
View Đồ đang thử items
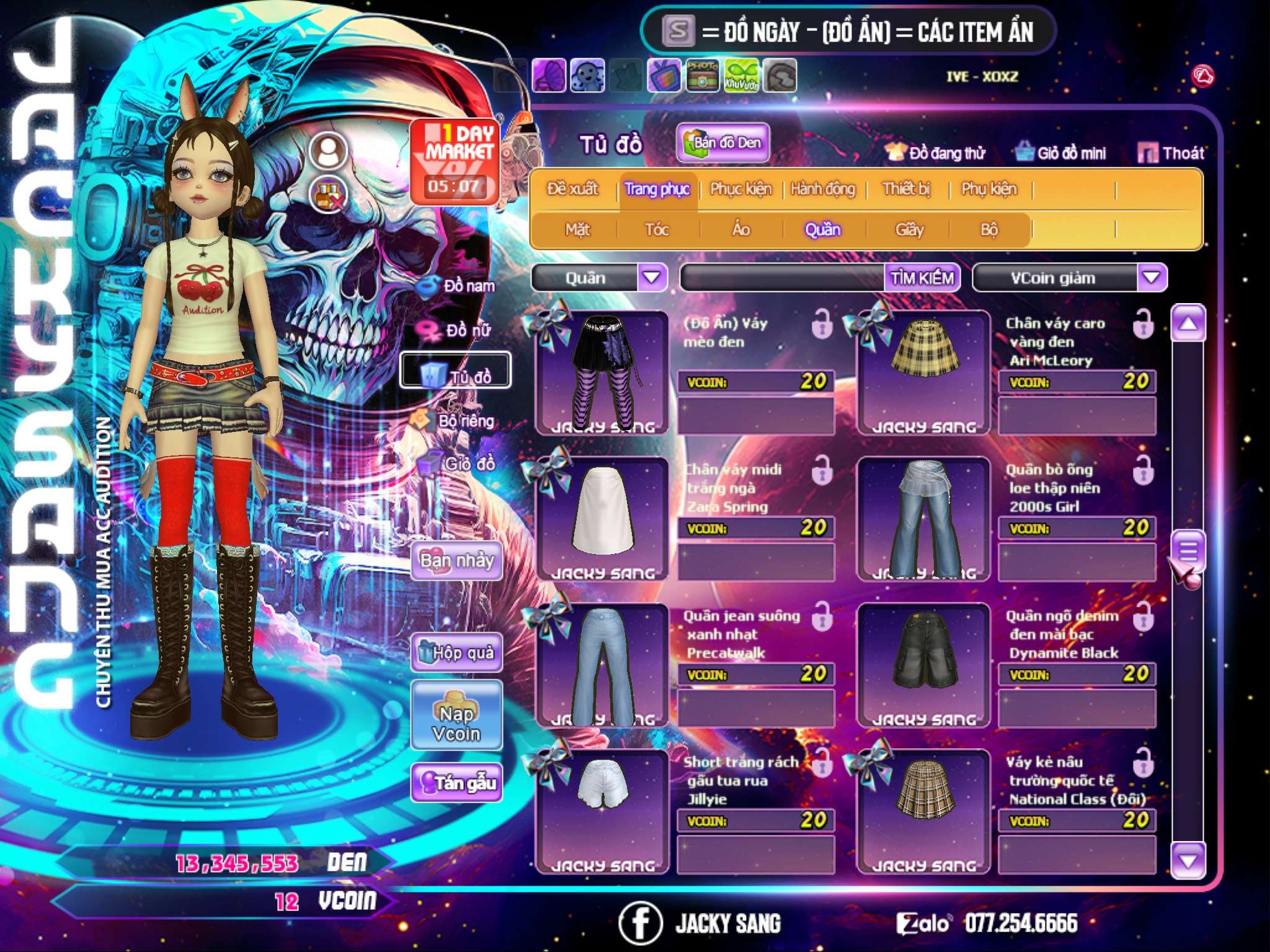(936, 152)
